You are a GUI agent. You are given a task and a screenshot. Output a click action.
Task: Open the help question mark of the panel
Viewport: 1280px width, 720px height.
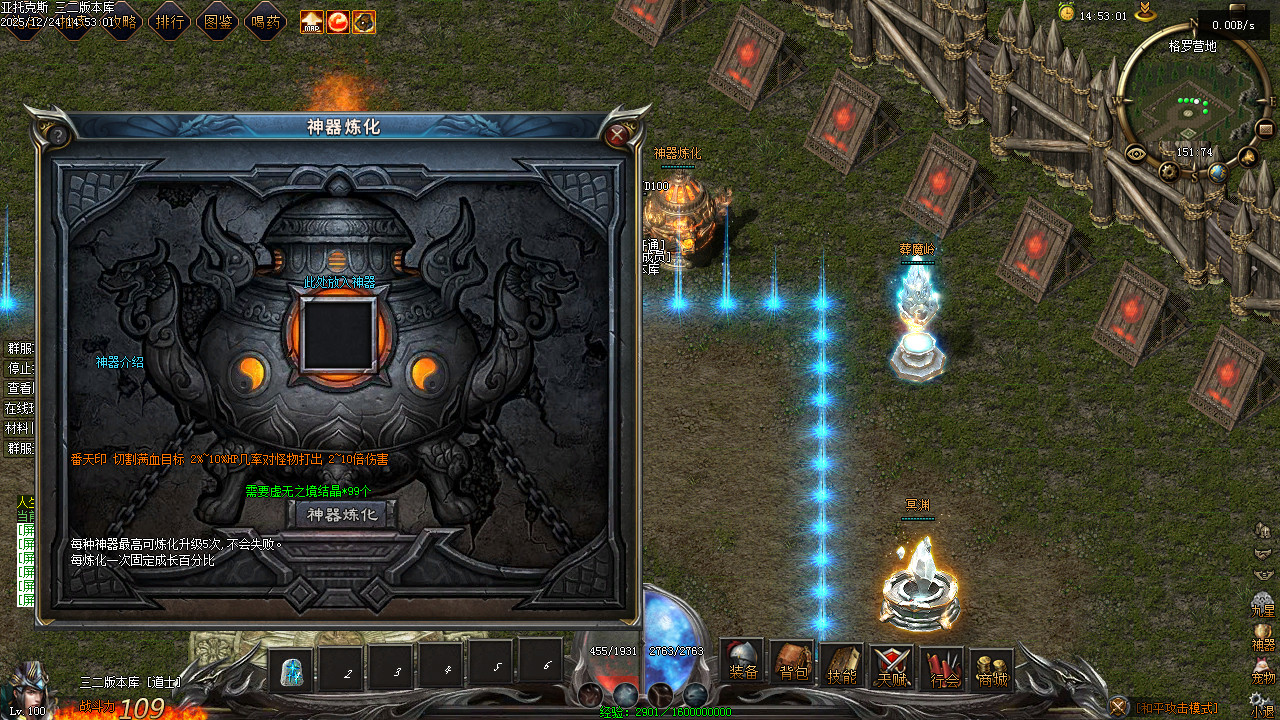tap(58, 135)
